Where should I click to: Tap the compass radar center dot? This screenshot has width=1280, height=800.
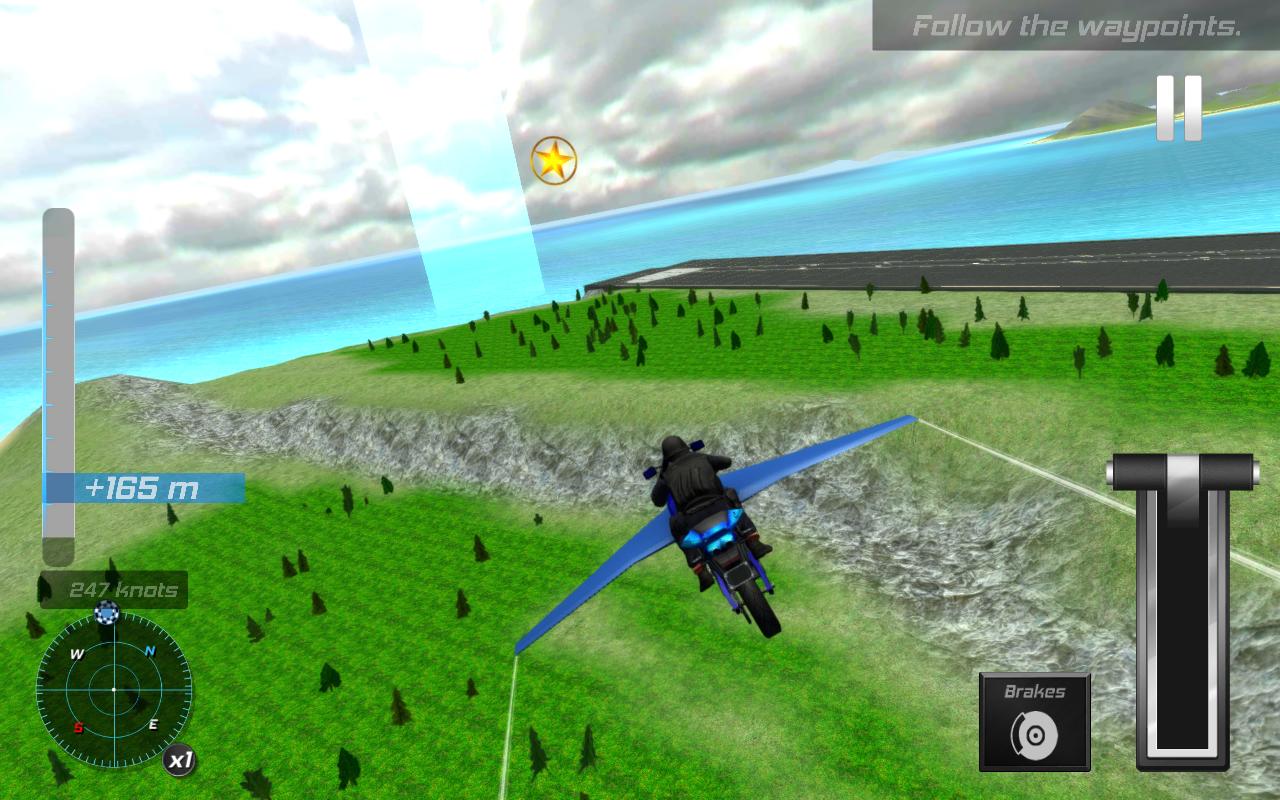[113, 688]
